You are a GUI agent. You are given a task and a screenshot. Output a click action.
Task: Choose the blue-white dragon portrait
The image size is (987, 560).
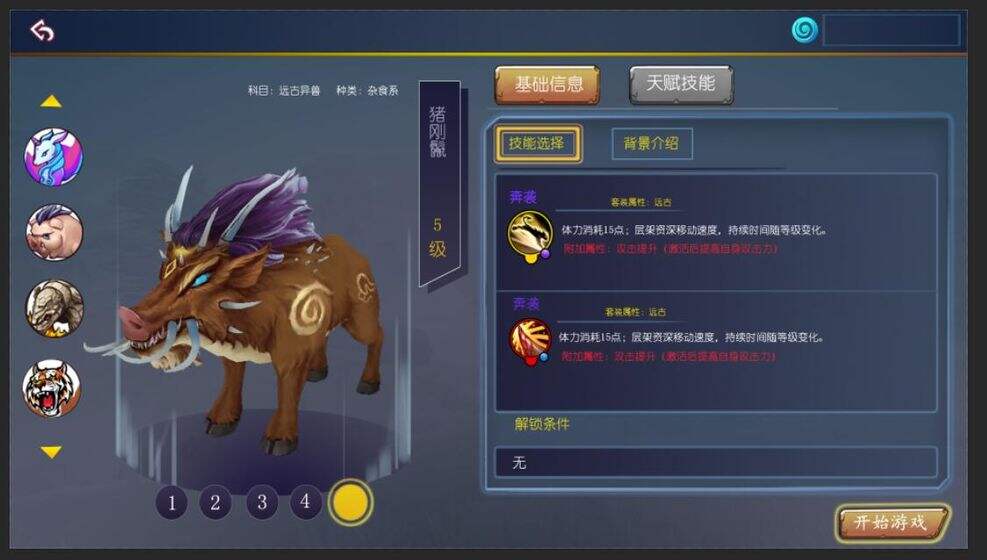(x=53, y=157)
